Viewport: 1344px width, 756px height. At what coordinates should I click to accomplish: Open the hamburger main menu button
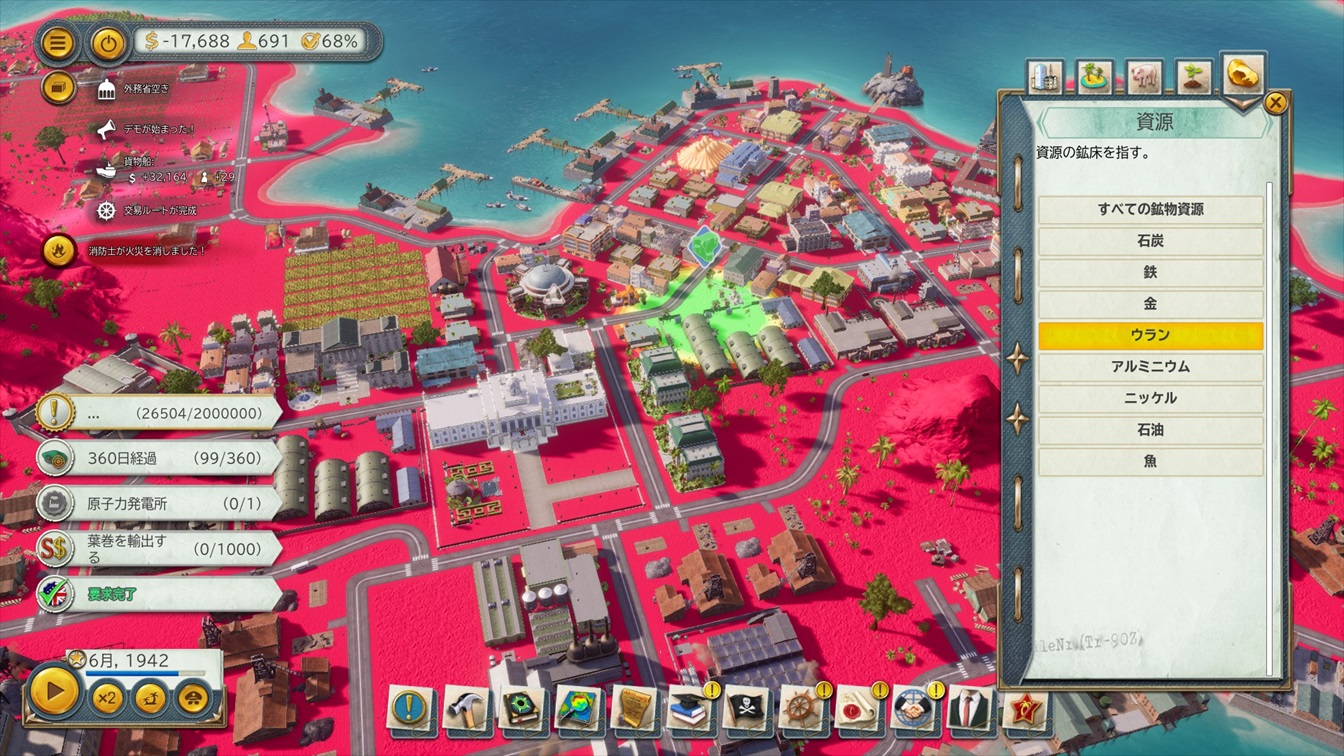click(59, 43)
